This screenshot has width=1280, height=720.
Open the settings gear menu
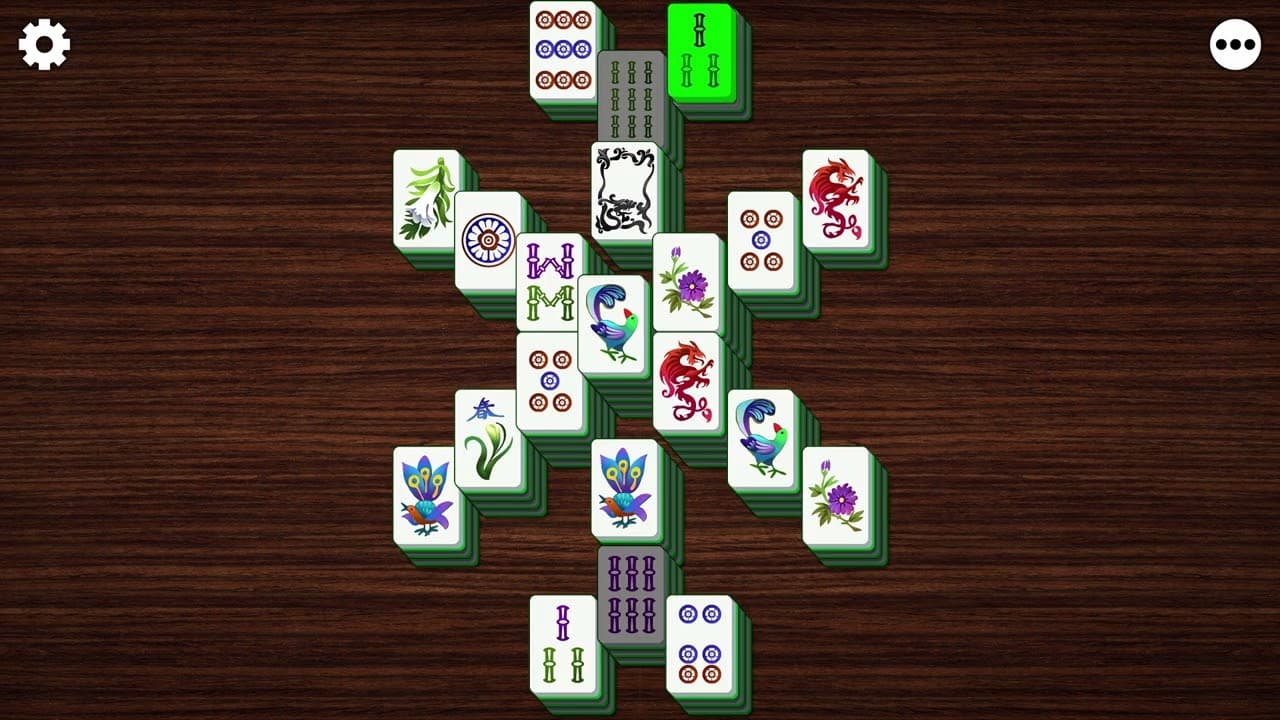point(42,42)
